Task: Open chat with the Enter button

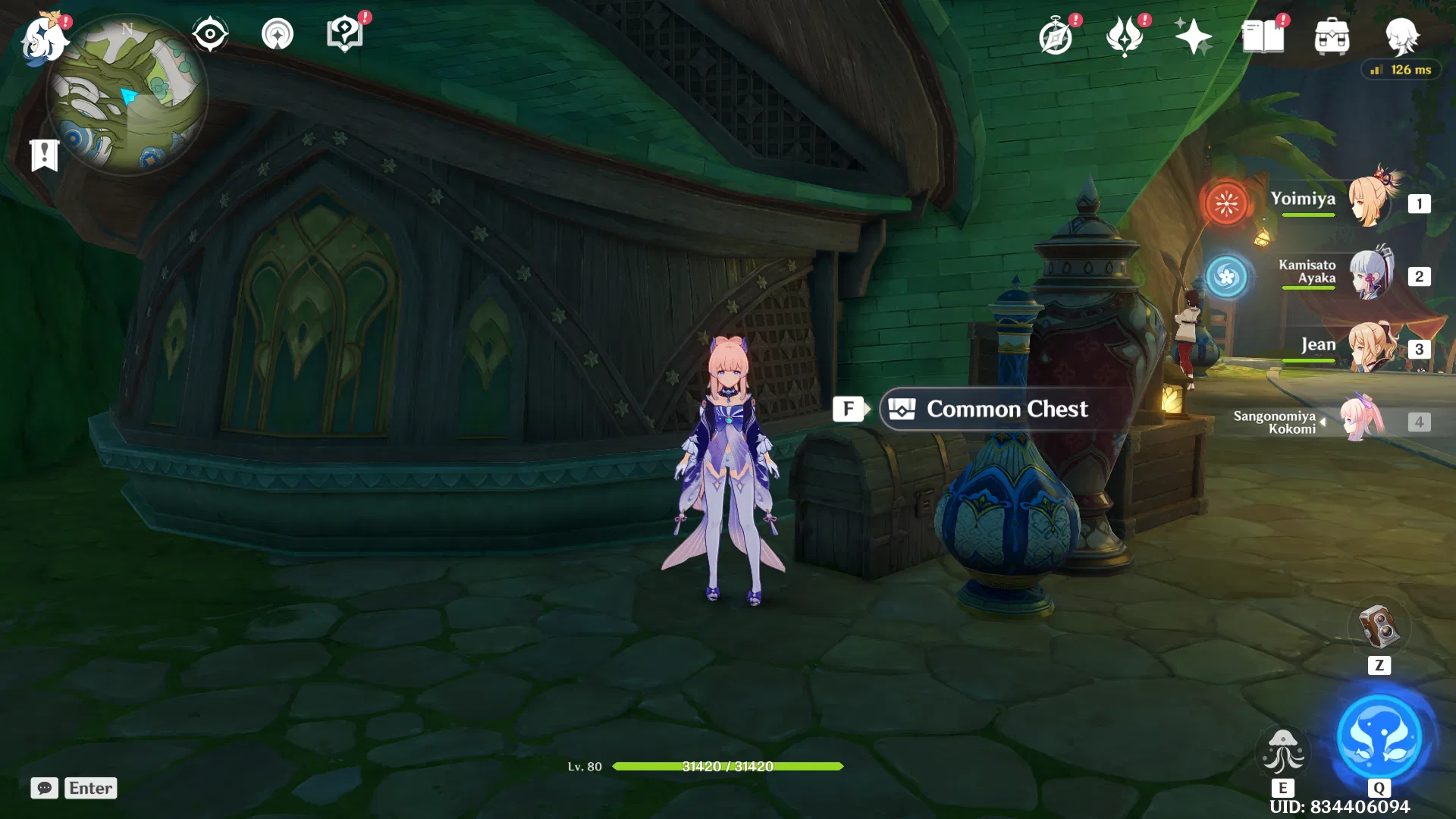Action: coord(90,788)
